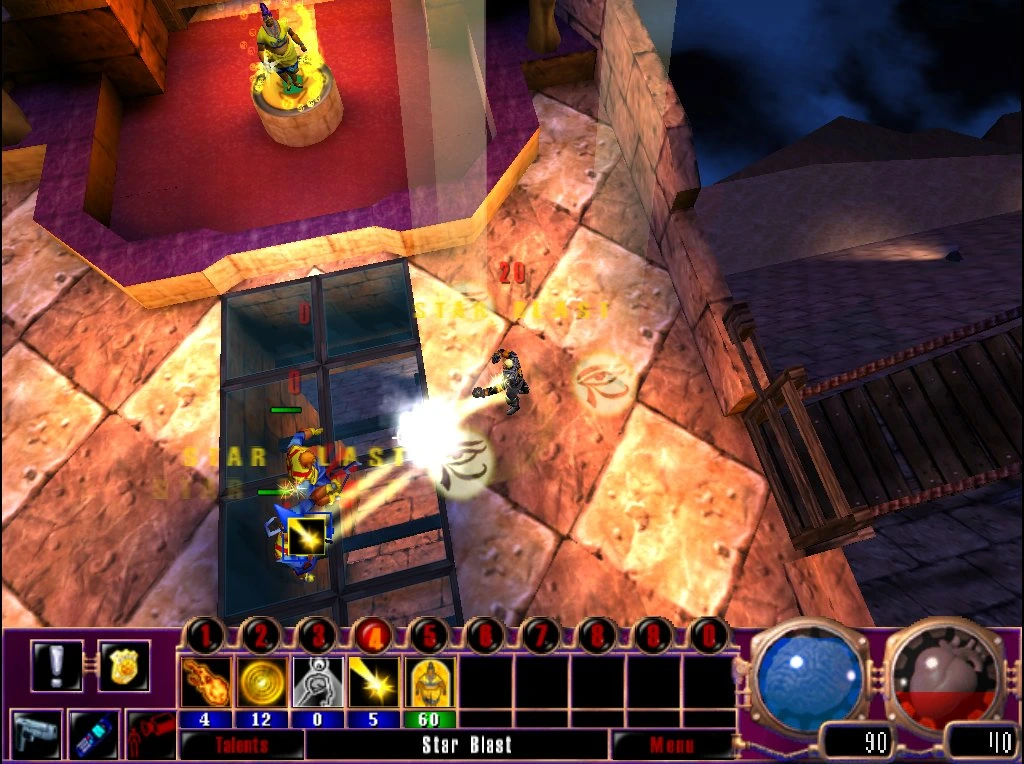Select the pistol weapon icon
The image size is (1024, 764).
37,734
